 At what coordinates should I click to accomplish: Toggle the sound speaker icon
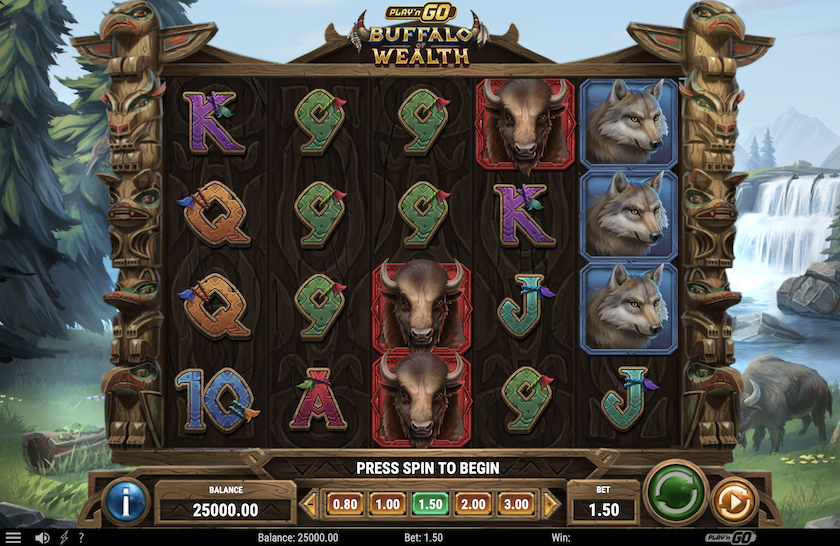(x=43, y=538)
